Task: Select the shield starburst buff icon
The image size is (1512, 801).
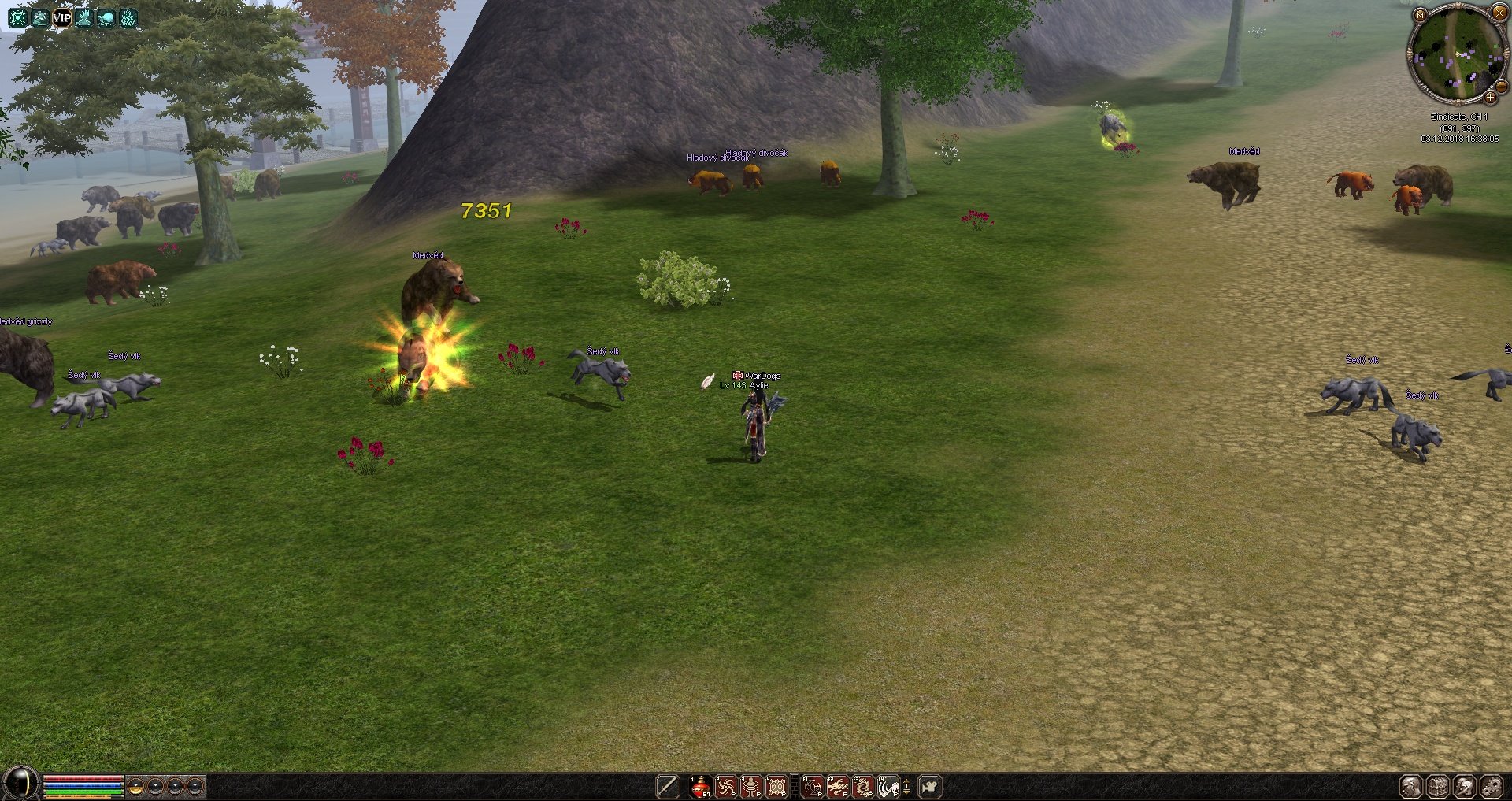Action: pos(17,17)
